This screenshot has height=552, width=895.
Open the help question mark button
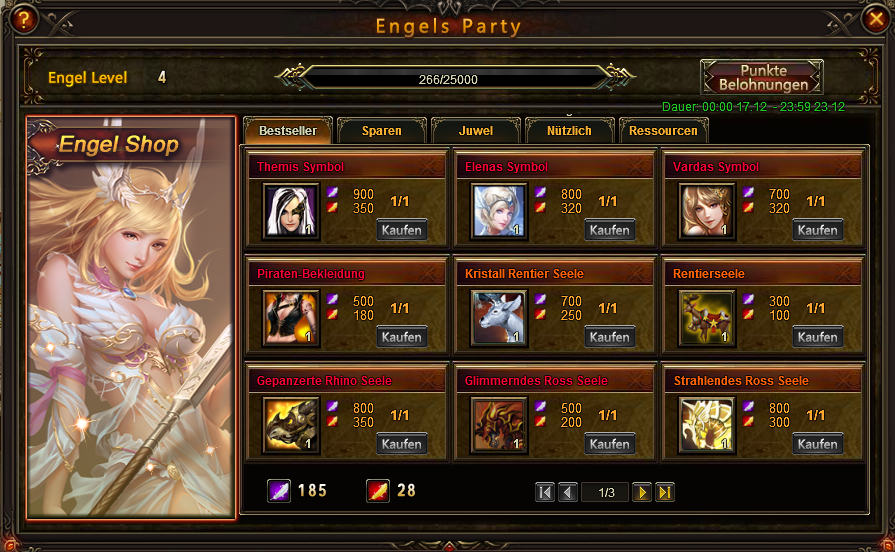click(22, 18)
